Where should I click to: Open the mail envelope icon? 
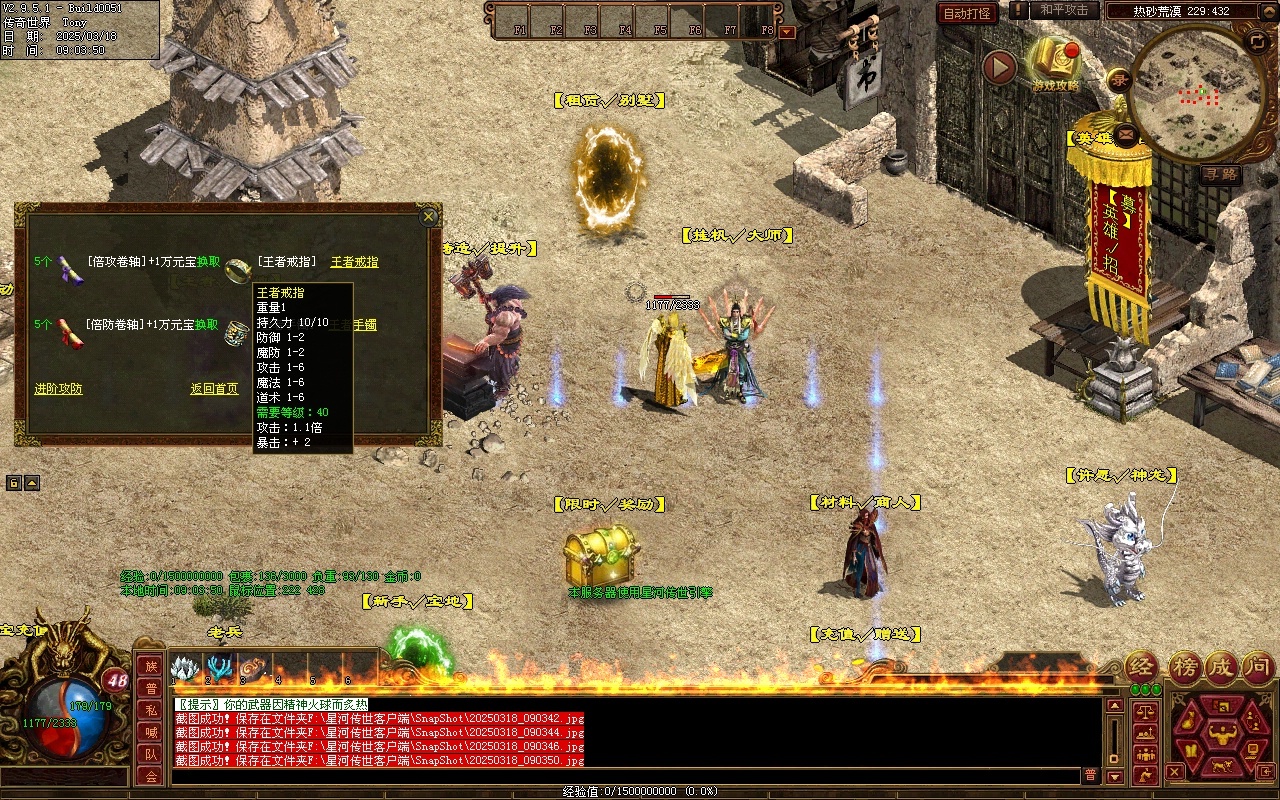pyautogui.click(x=1127, y=133)
